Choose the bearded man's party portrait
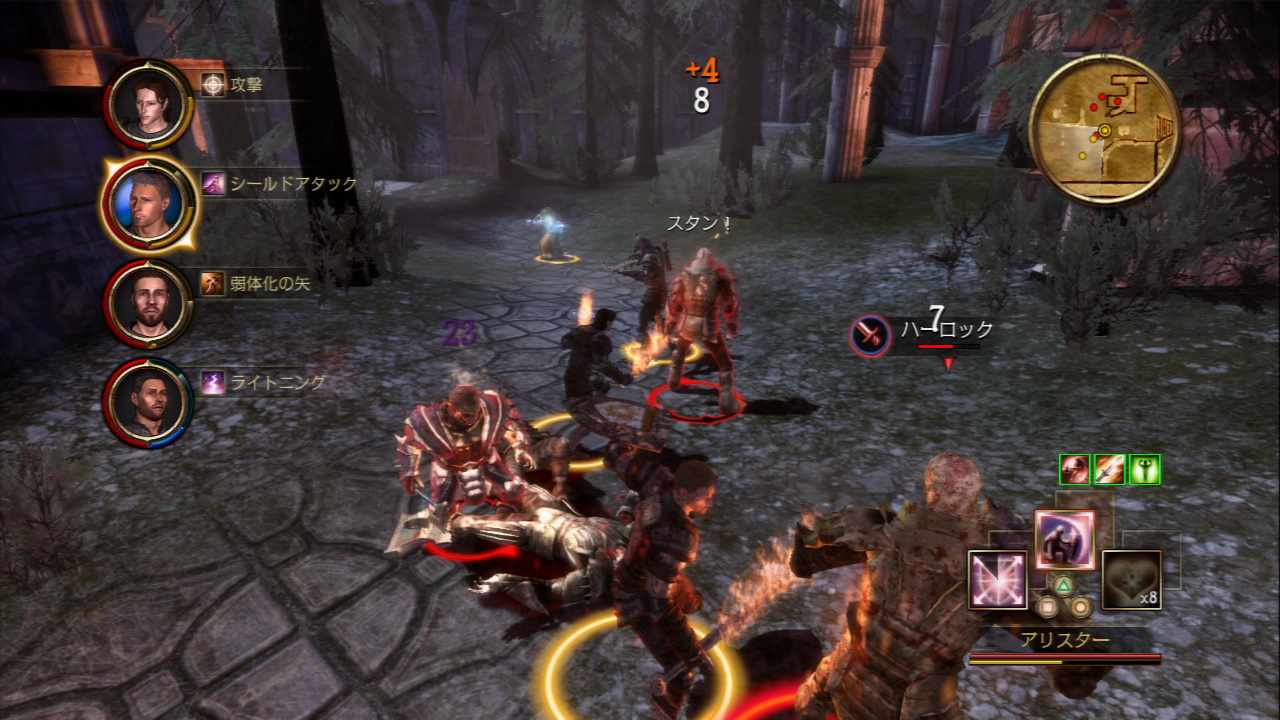Viewport: 1280px width, 720px height. point(150,303)
